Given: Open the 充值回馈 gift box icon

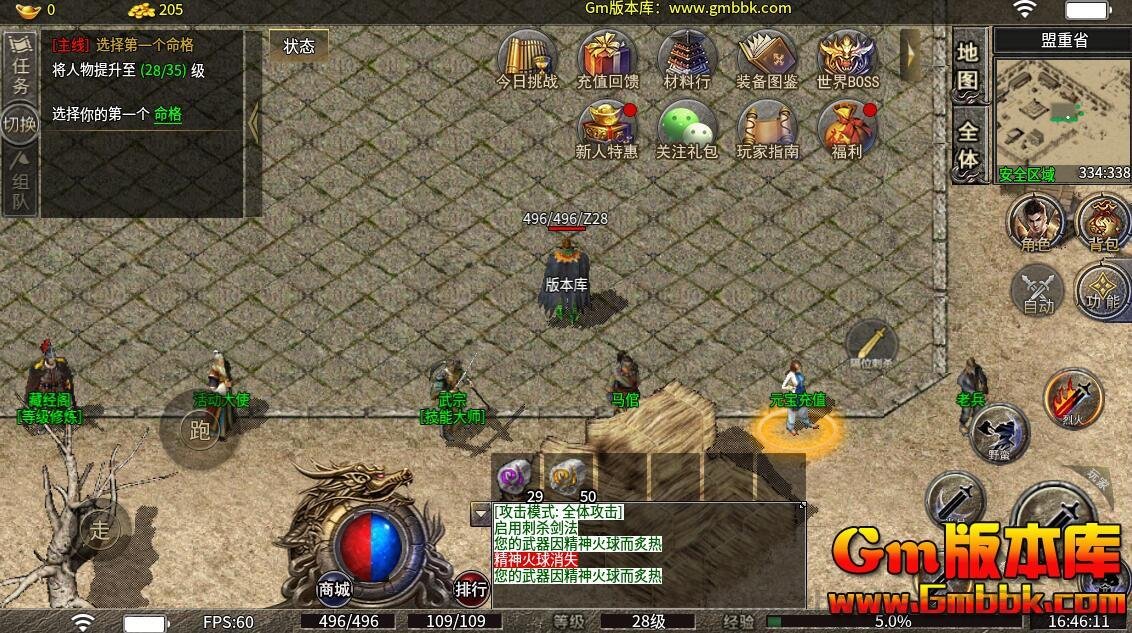Looking at the screenshot, I should 607,58.
